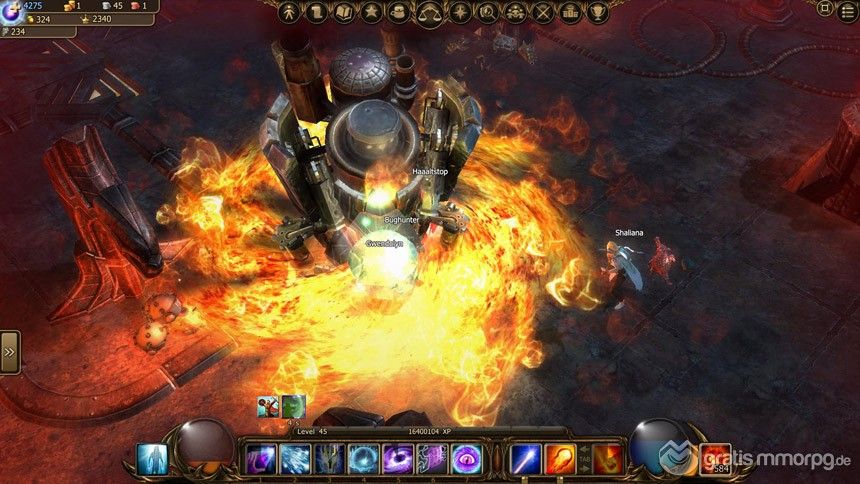Image resolution: width=860 pixels, height=484 pixels.
Task: Open the balance scales menu icon
Action: [431, 13]
